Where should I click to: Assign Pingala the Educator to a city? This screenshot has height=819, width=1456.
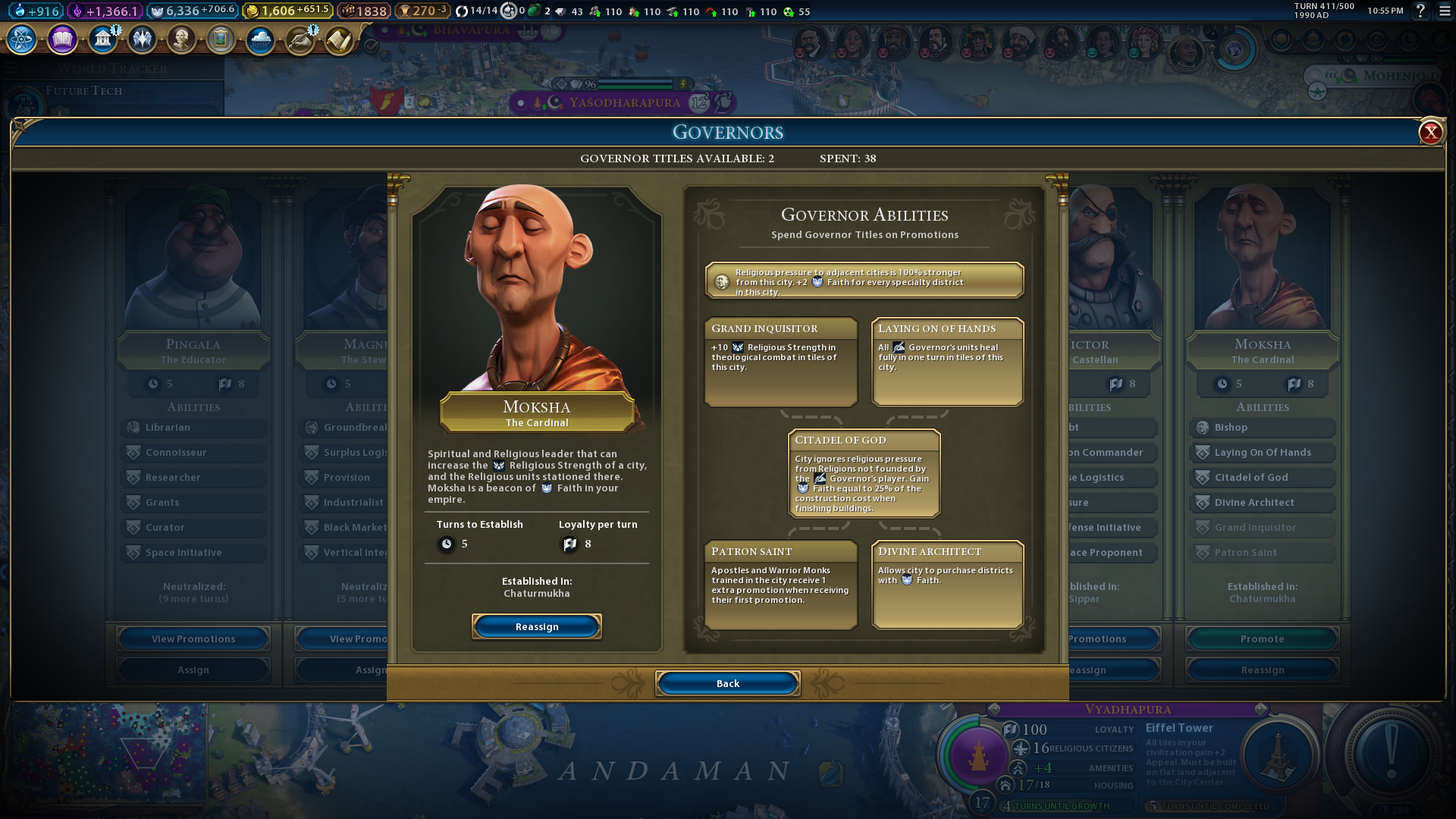pyautogui.click(x=193, y=670)
